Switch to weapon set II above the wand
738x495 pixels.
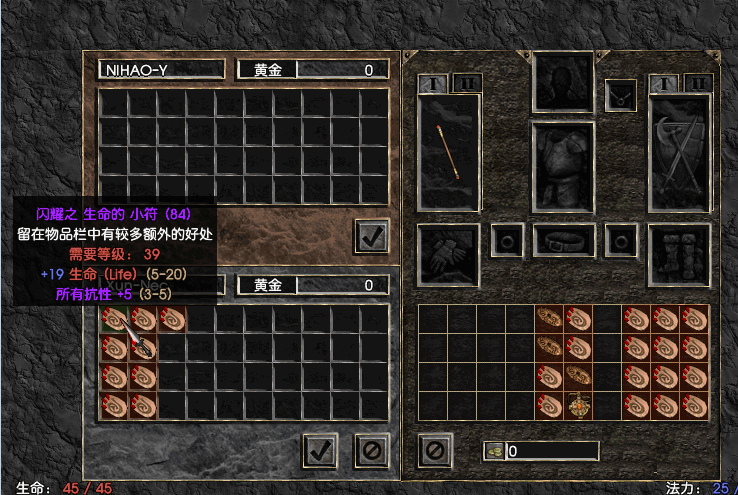point(467,83)
